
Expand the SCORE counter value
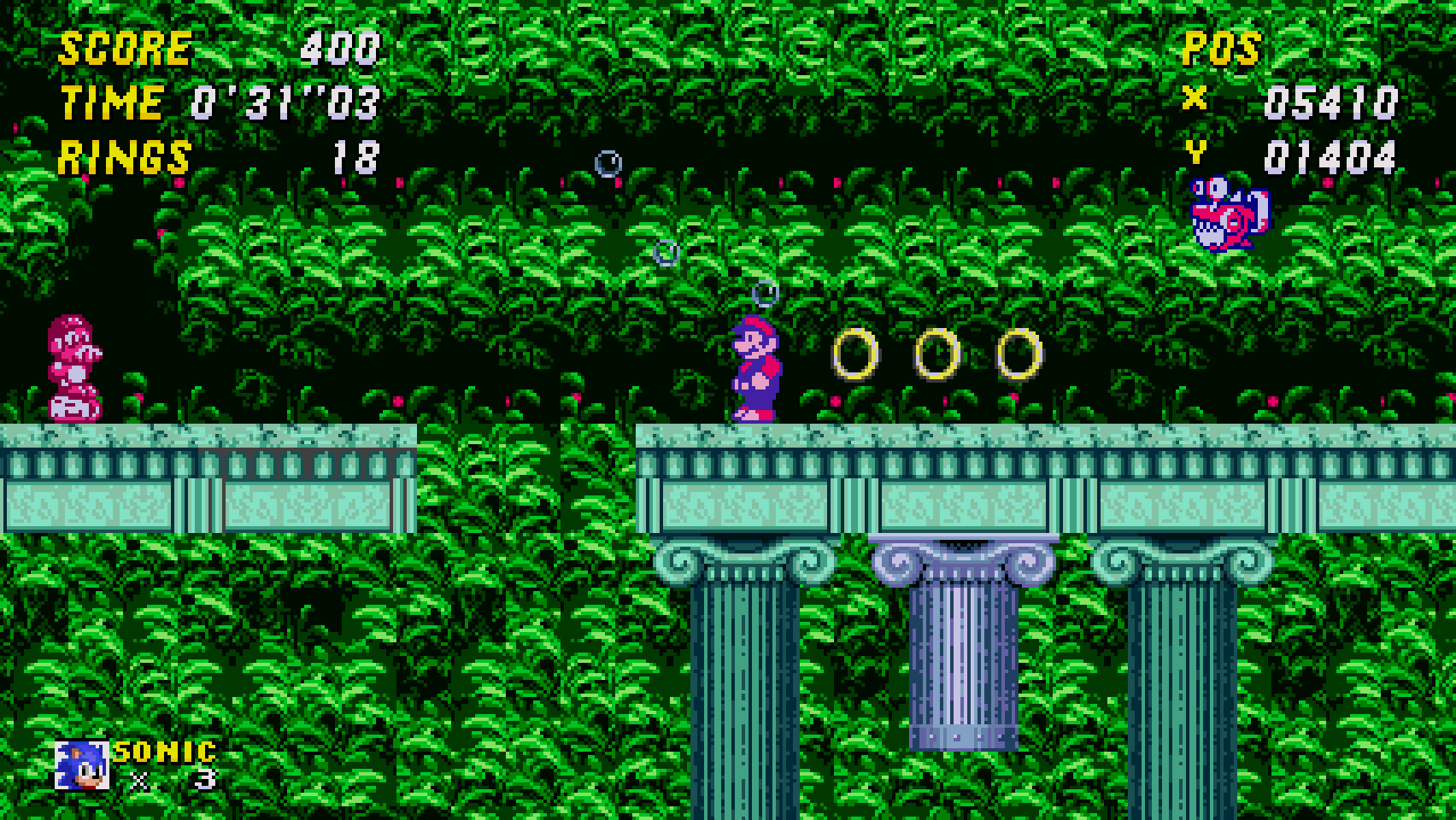[340, 48]
